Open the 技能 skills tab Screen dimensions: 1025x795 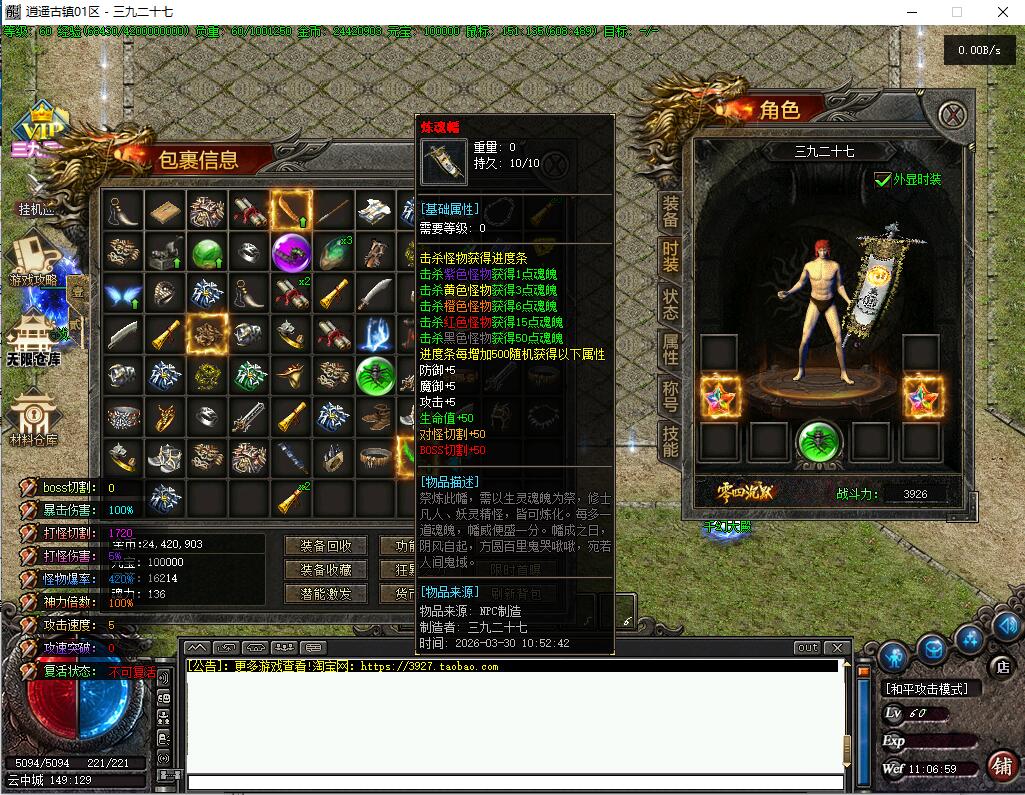point(670,440)
